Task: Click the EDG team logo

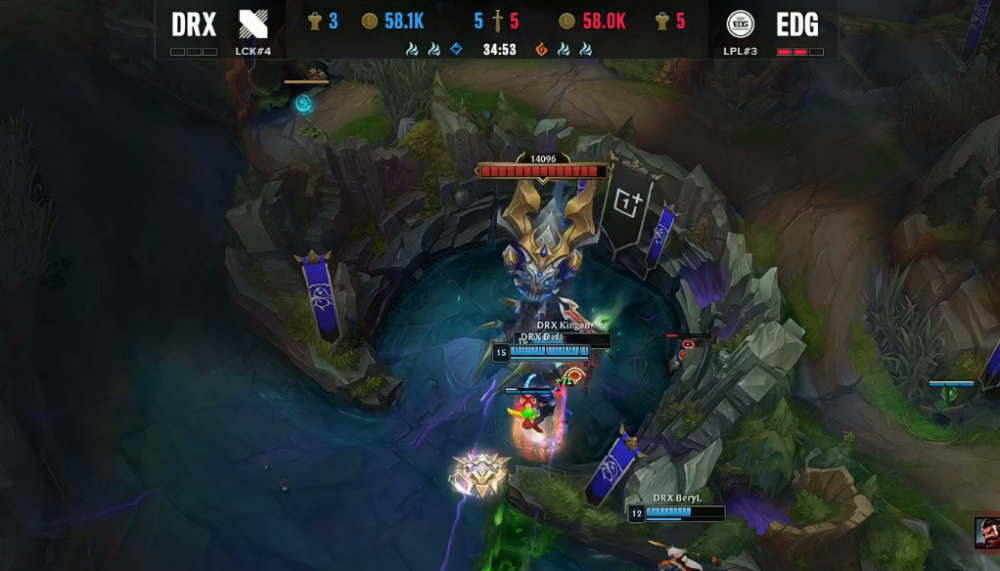Action: tap(740, 24)
